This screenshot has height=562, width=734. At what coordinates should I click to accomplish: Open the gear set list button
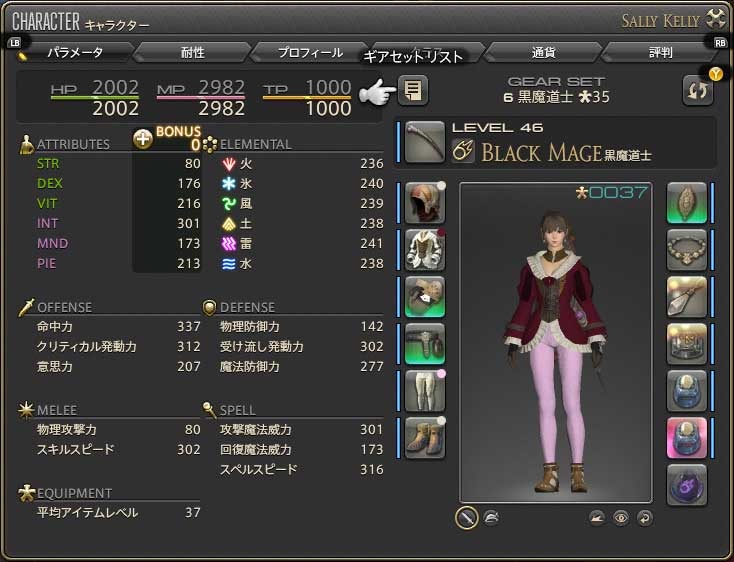[412, 91]
